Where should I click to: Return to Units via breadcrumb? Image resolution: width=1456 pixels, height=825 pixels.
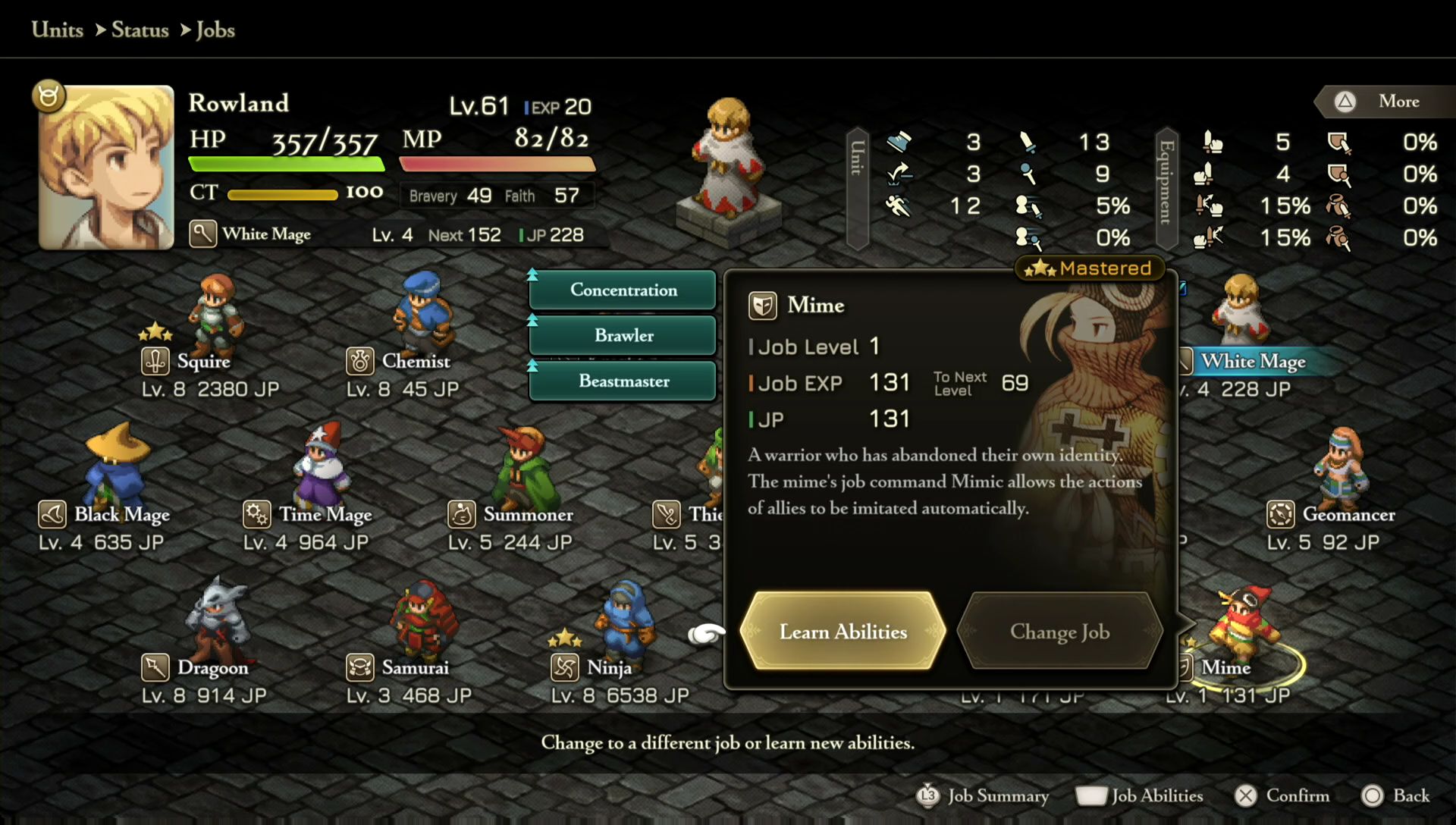click(x=58, y=30)
